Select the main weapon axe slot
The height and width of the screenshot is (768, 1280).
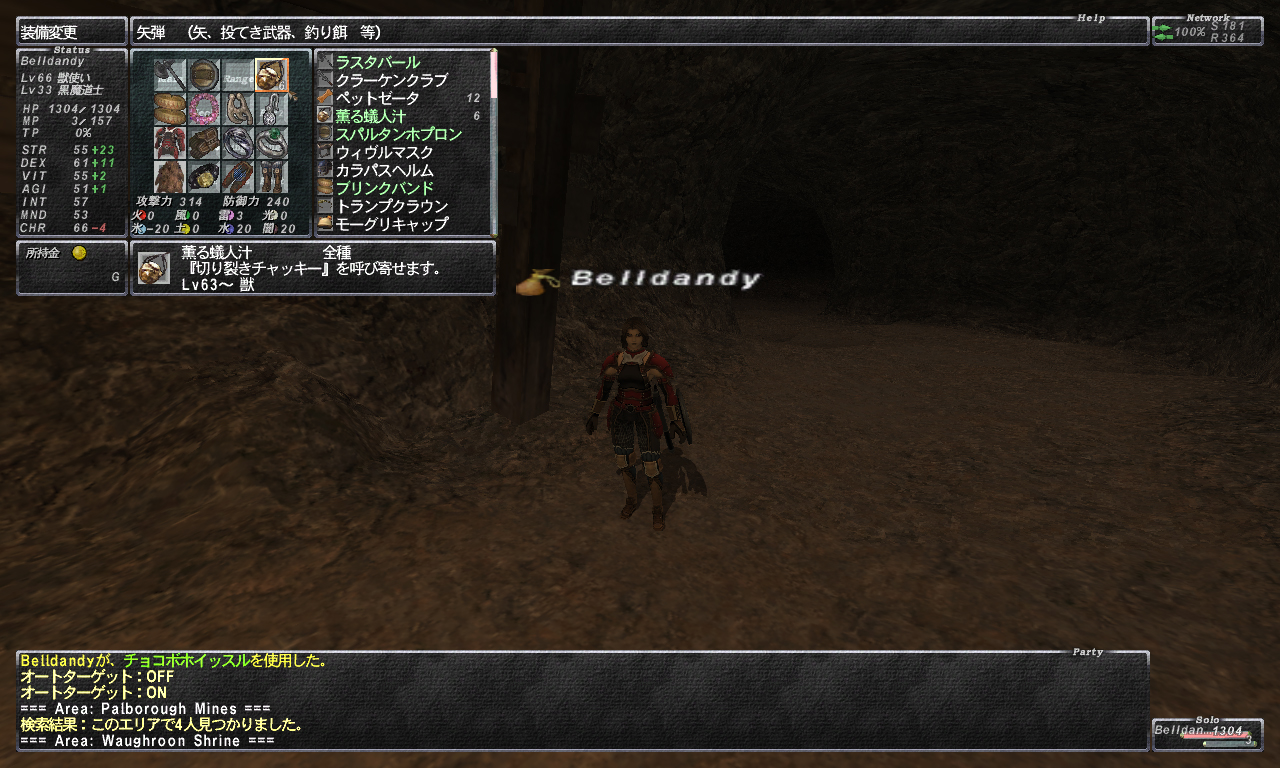click(x=170, y=75)
